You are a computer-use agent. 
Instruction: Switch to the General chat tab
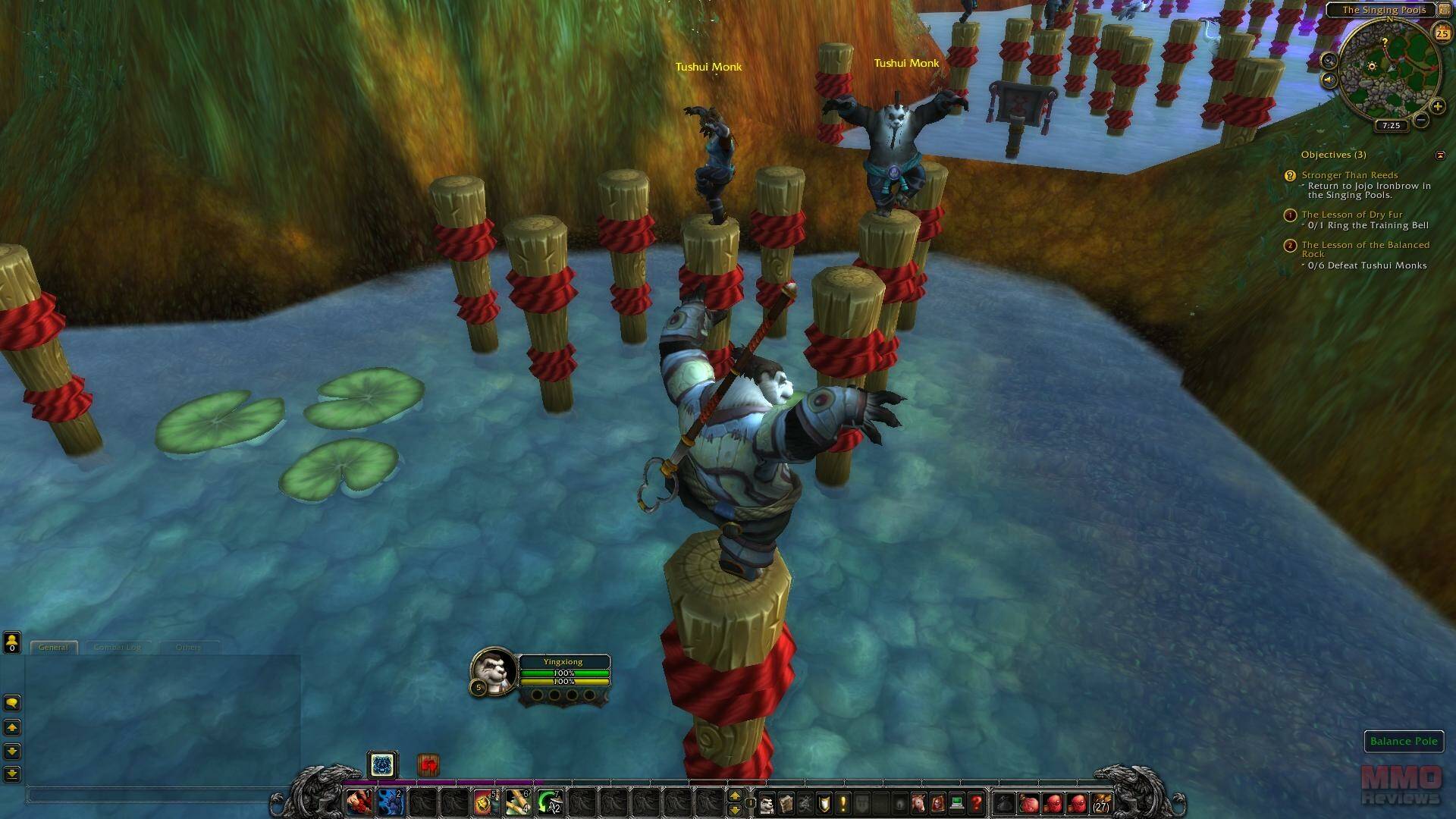tap(53, 647)
